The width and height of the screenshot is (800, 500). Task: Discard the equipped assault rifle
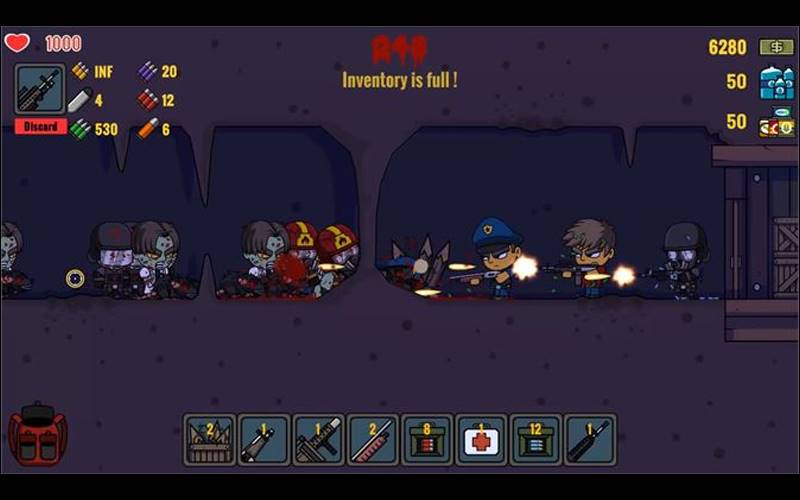(41, 127)
